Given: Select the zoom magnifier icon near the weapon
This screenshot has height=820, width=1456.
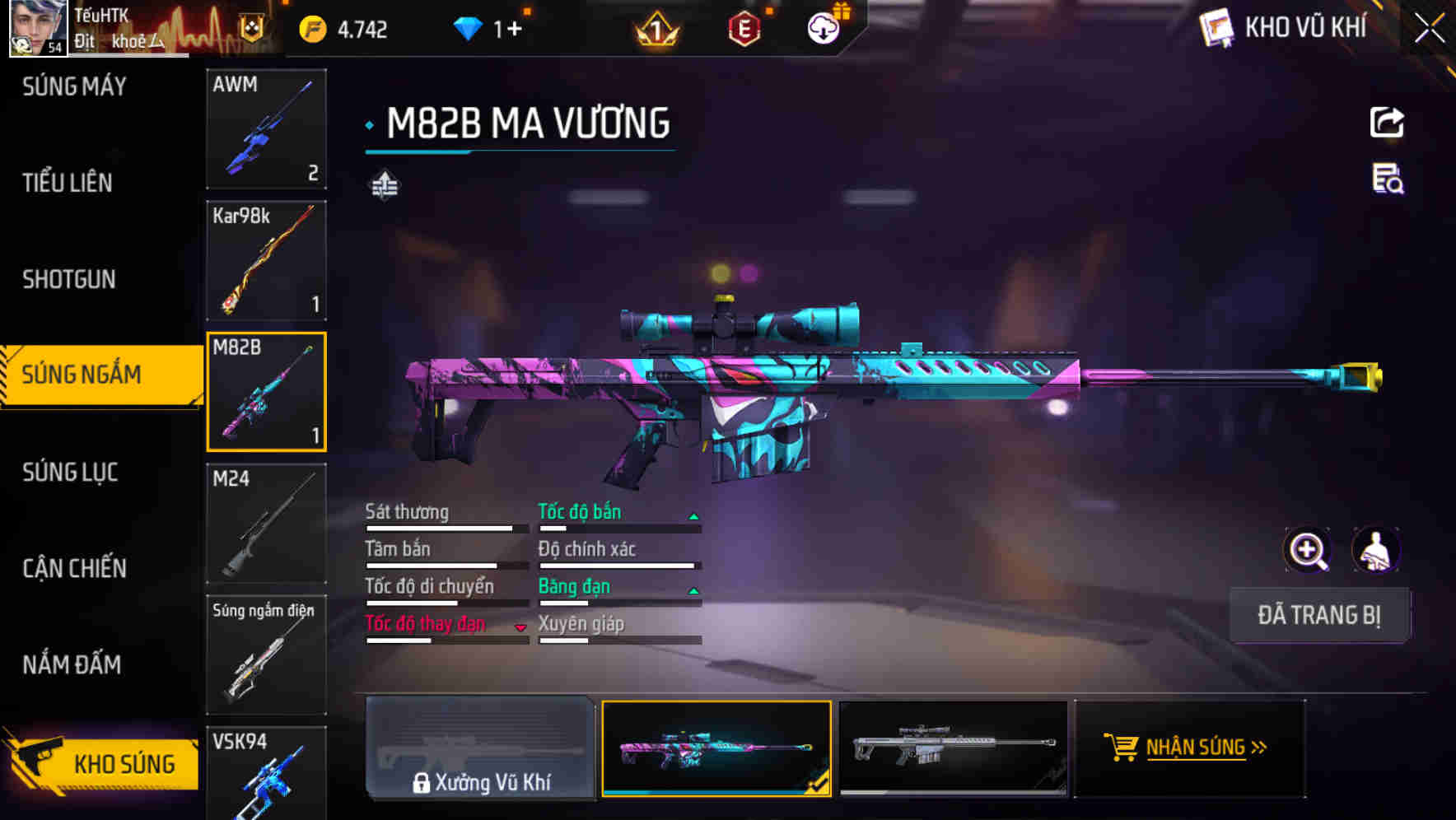Looking at the screenshot, I should 1308,550.
